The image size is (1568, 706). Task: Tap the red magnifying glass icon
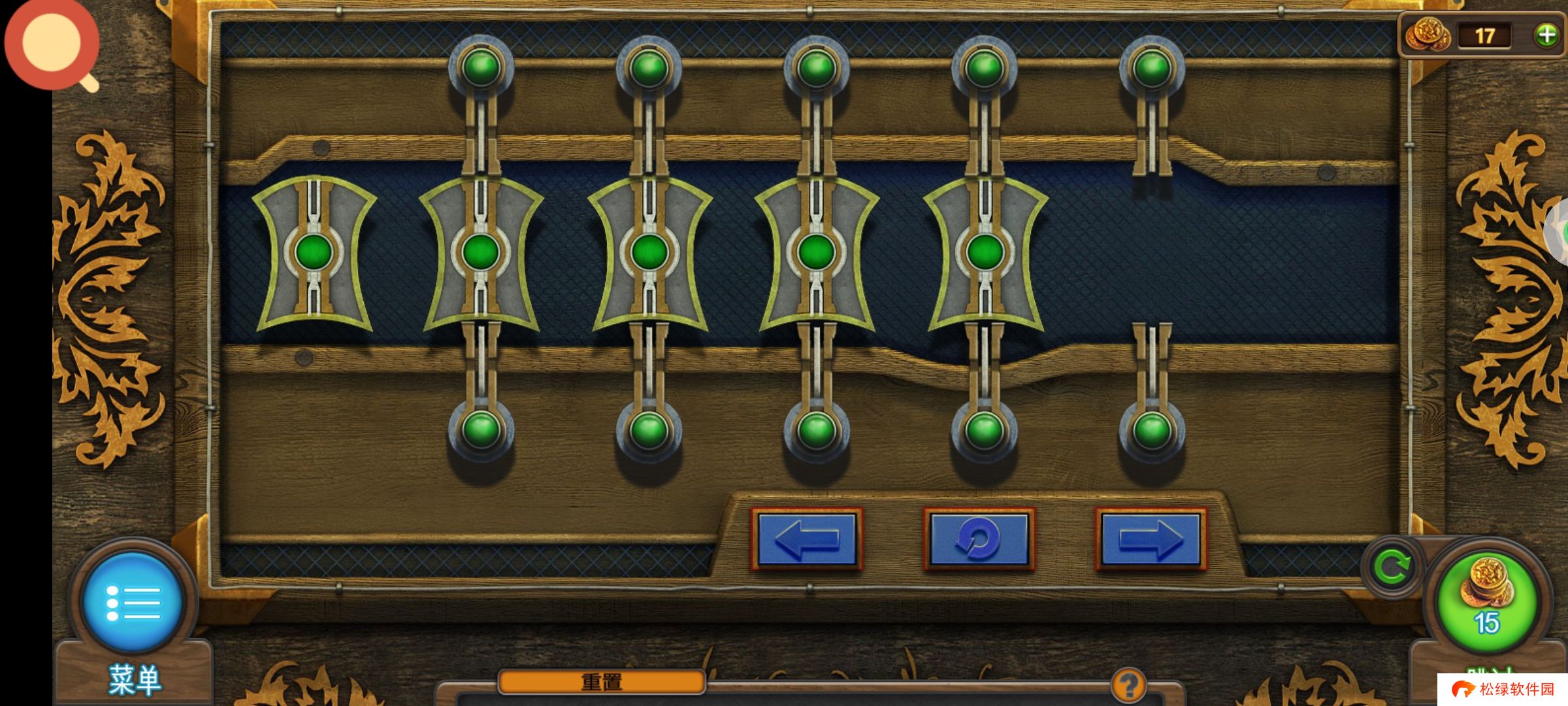coord(52,44)
